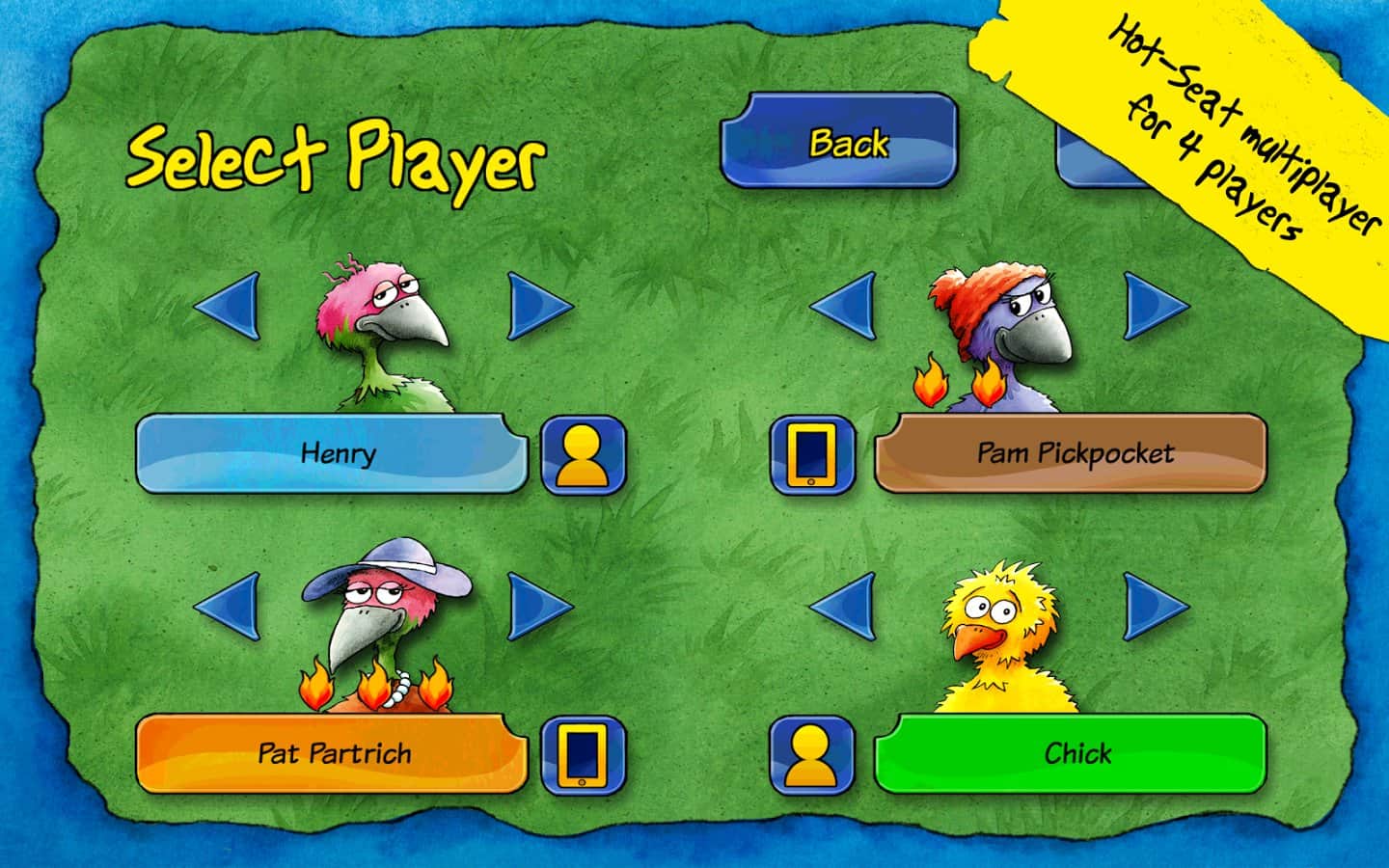
Task: Toggle Pat Partrich's device AI icon
Action: coord(583,752)
